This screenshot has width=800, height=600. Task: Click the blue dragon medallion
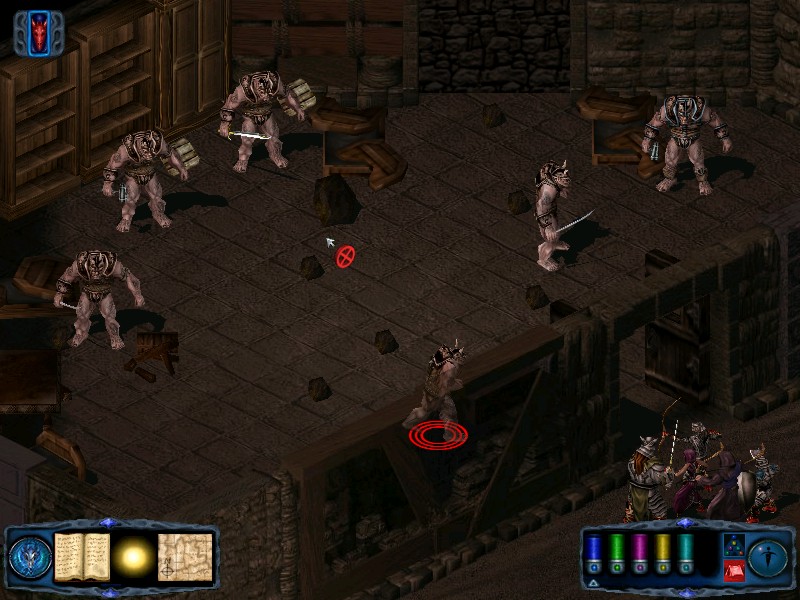(29, 557)
